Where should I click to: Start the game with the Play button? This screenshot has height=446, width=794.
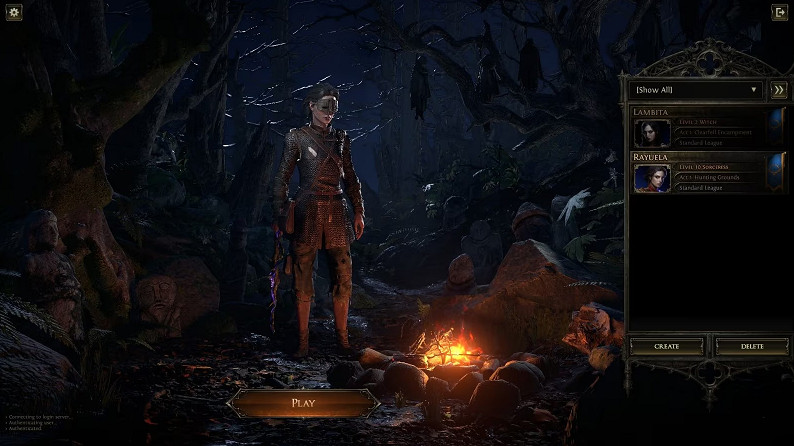pyautogui.click(x=303, y=403)
